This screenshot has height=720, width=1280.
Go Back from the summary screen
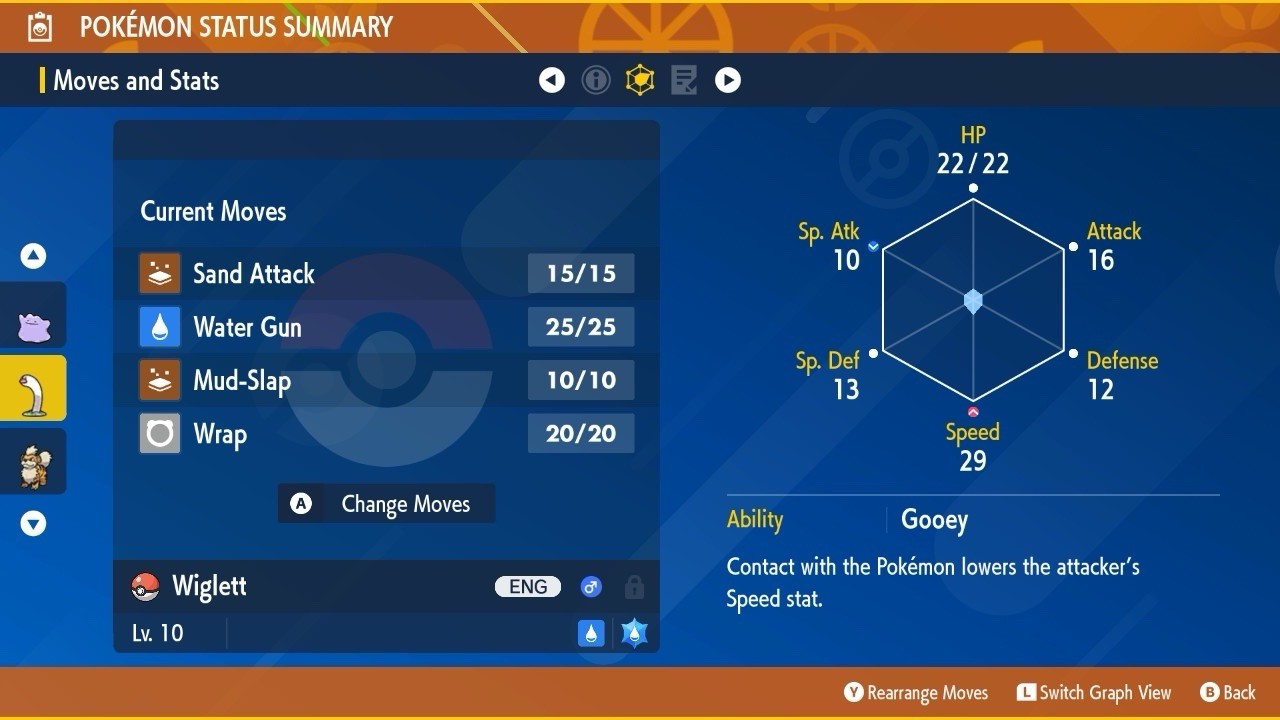tap(1228, 692)
